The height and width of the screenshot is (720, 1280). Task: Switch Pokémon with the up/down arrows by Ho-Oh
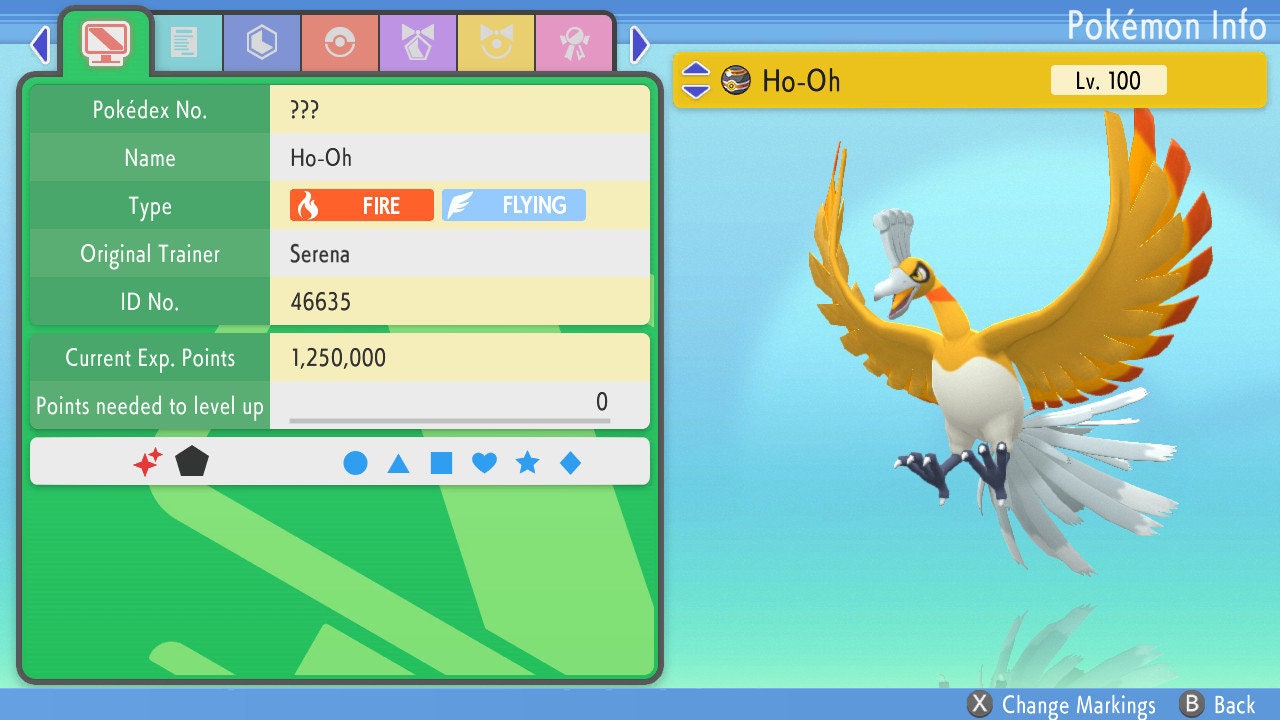coord(696,80)
